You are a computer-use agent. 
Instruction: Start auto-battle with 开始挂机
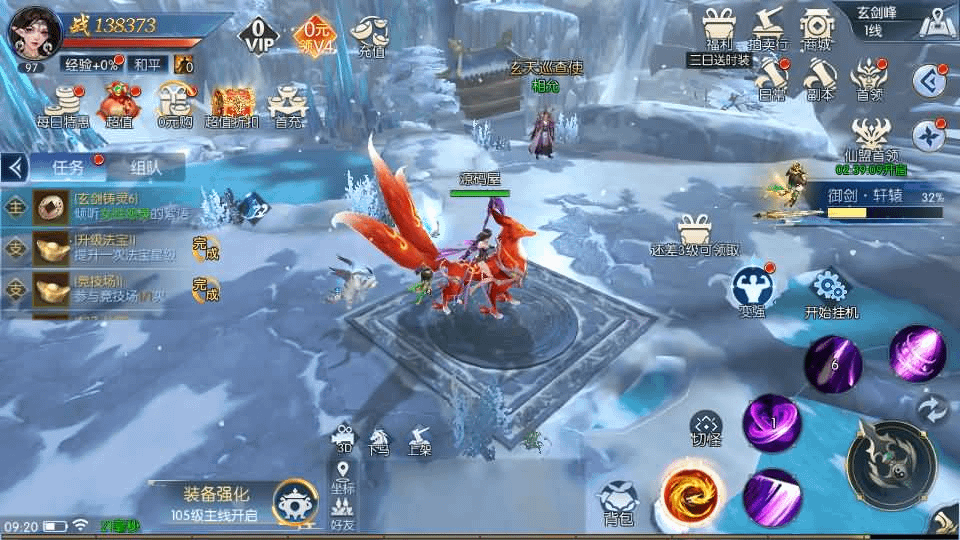click(831, 294)
